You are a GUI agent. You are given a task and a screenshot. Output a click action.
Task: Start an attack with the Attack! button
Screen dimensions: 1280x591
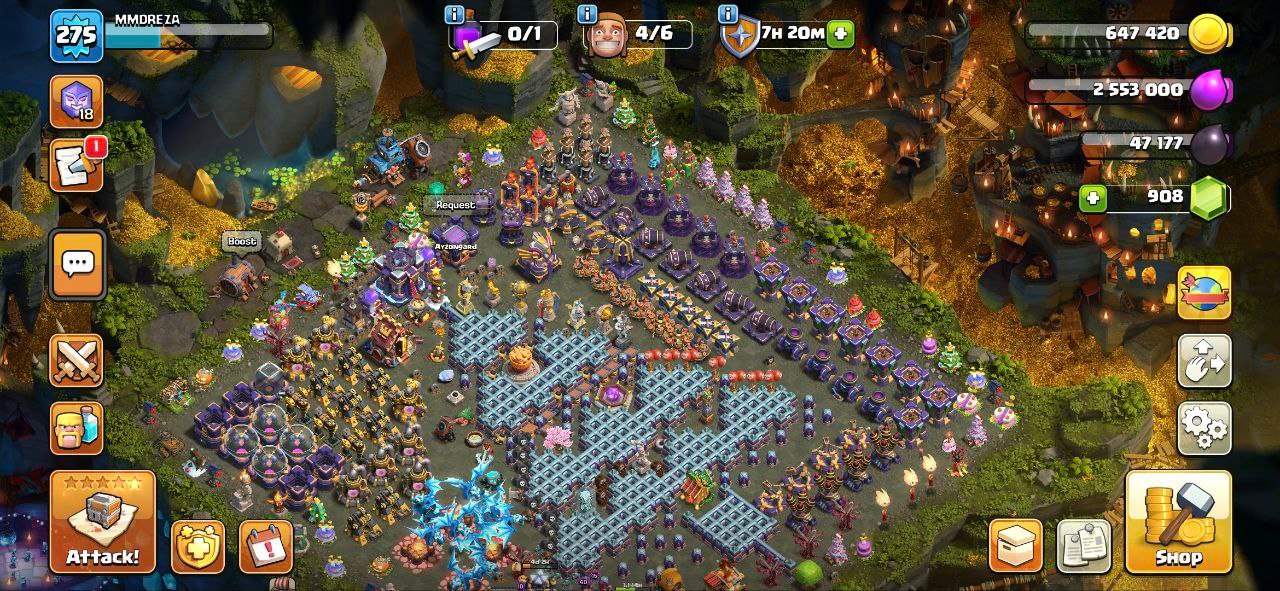pos(103,522)
